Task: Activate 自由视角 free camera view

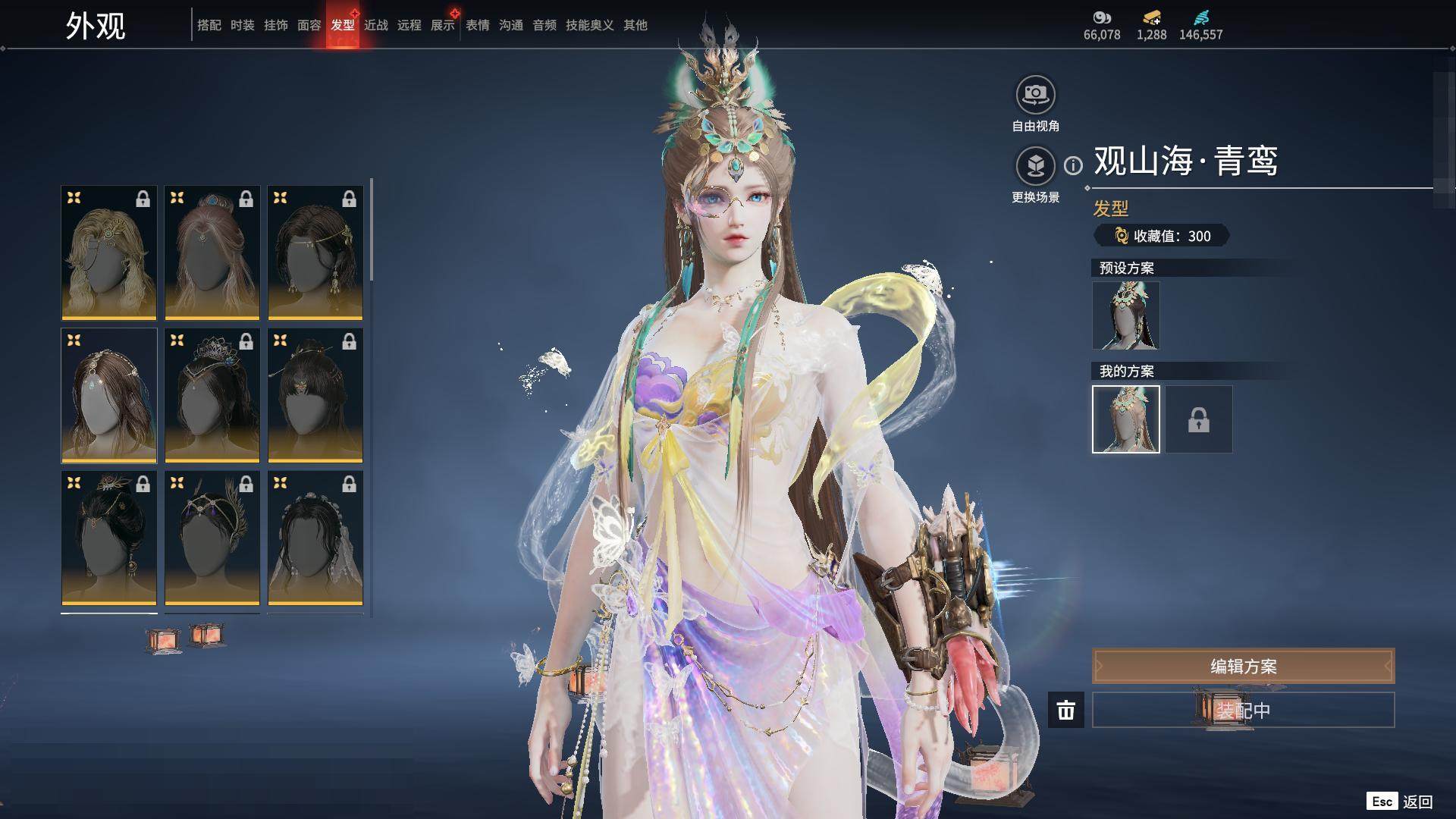Action: 1035,95
